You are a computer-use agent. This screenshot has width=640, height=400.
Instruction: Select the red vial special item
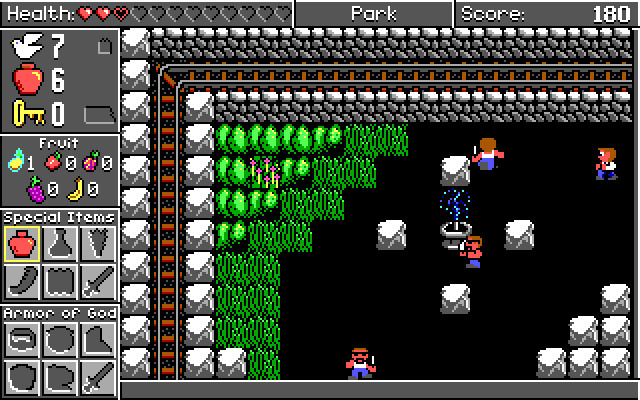(x=22, y=244)
